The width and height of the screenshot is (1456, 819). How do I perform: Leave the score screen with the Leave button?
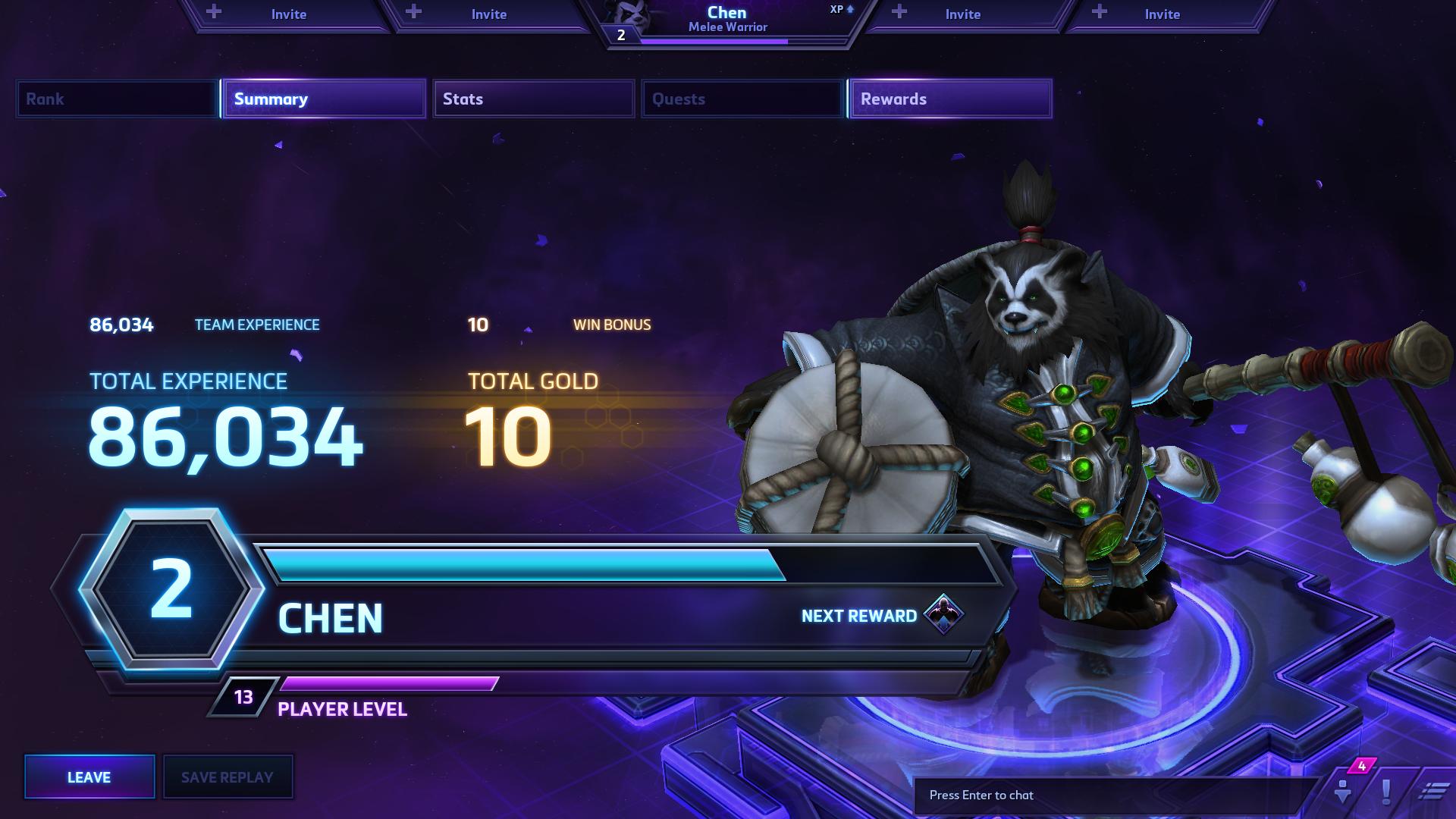coord(89,777)
